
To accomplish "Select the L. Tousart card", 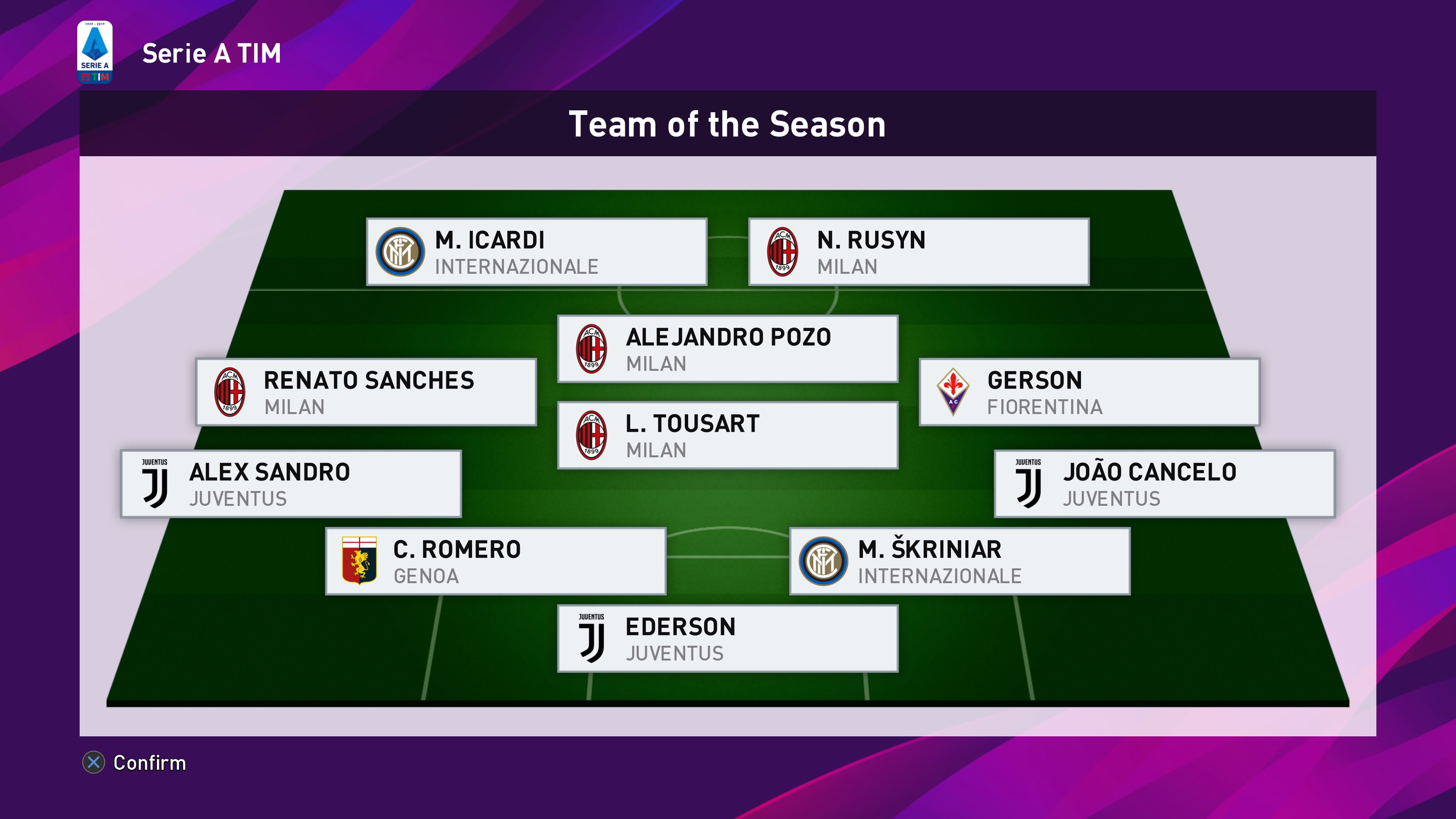I will click(728, 436).
